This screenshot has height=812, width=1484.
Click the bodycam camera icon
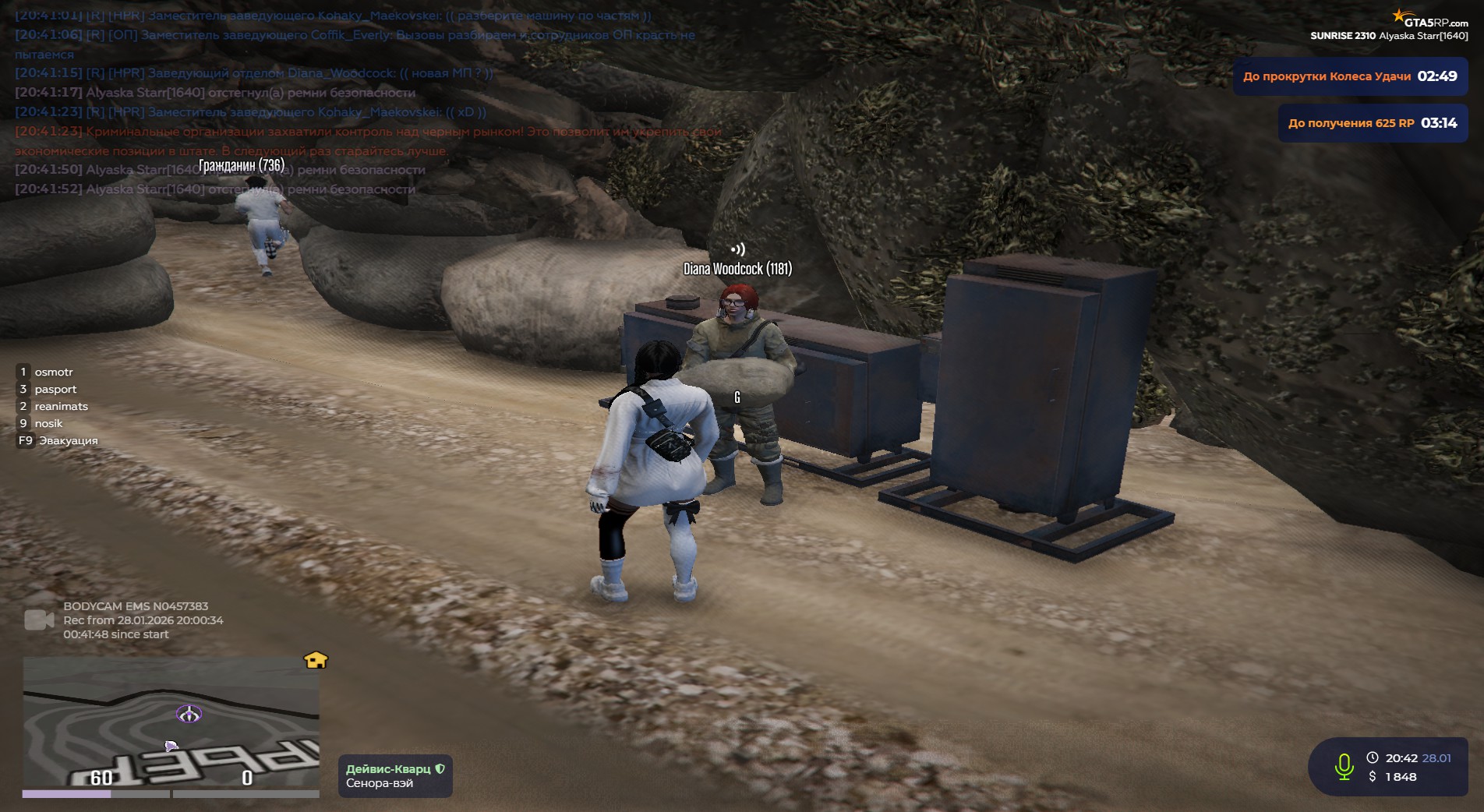(x=39, y=620)
